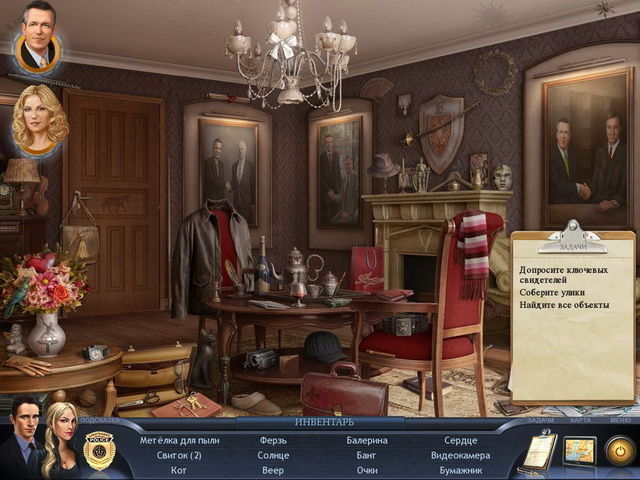The height and width of the screenshot is (480, 640).
Task: Choose 'Свиток (2)' in the inventory list
Action: (179, 455)
